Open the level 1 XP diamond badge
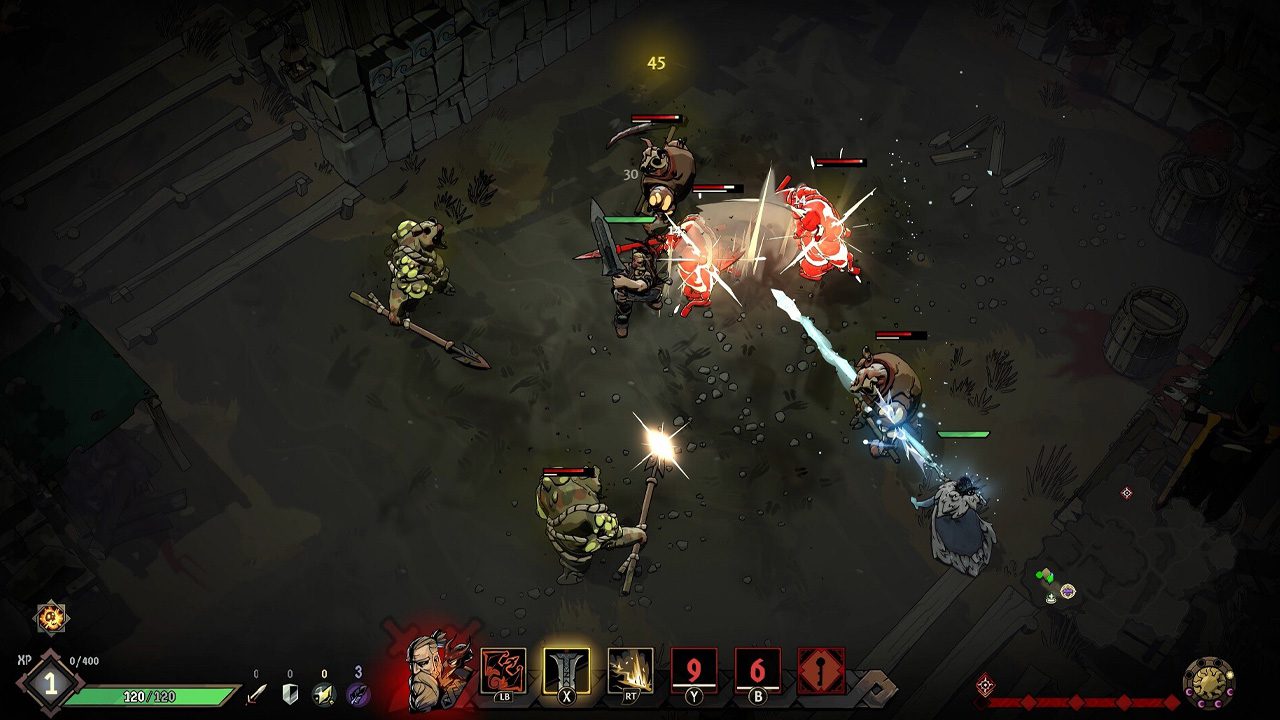This screenshot has width=1280, height=720. [49, 685]
